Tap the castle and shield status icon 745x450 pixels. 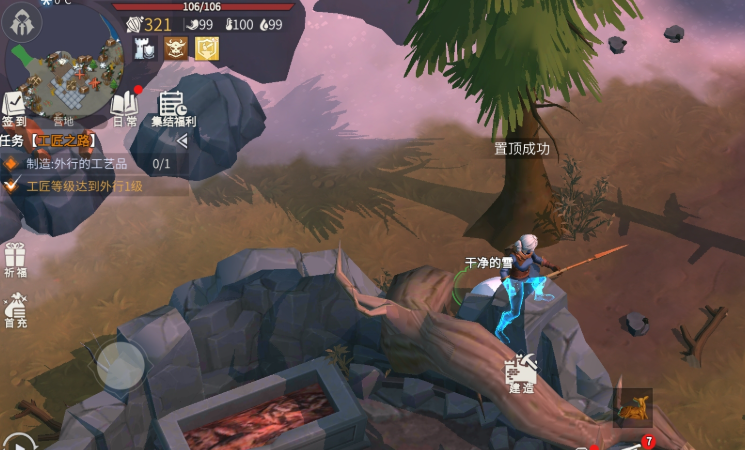(146, 48)
